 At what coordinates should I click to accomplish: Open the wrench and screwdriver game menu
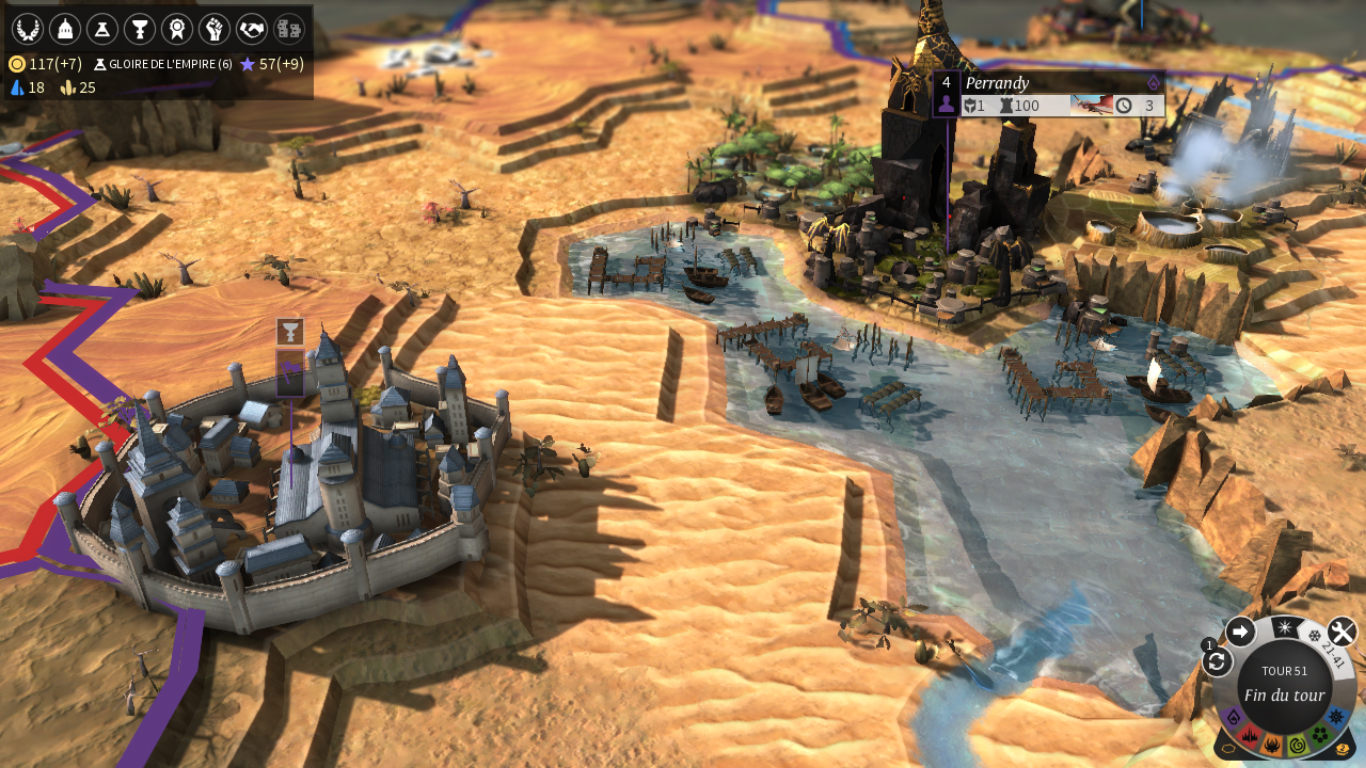(x=1340, y=632)
